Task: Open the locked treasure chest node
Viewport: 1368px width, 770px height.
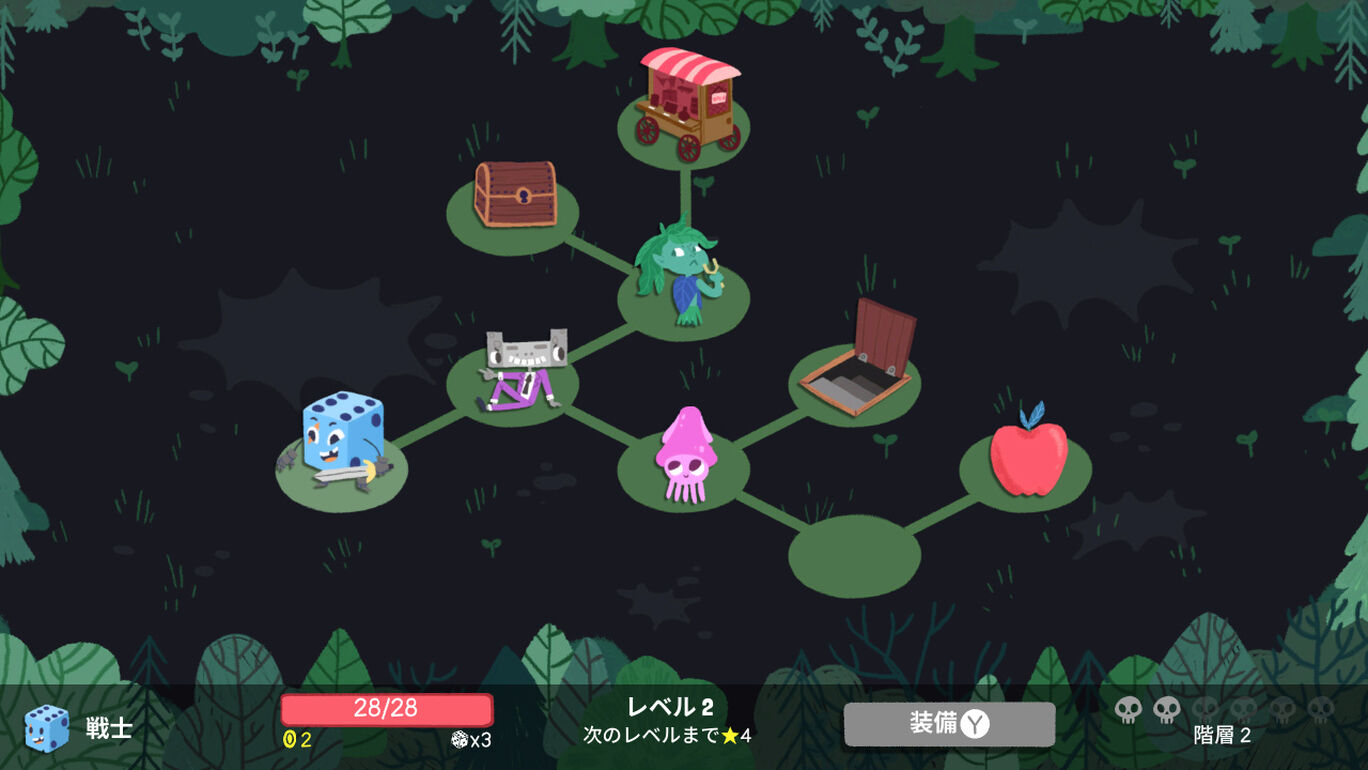Action: pyautogui.click(x=512, y=195)
